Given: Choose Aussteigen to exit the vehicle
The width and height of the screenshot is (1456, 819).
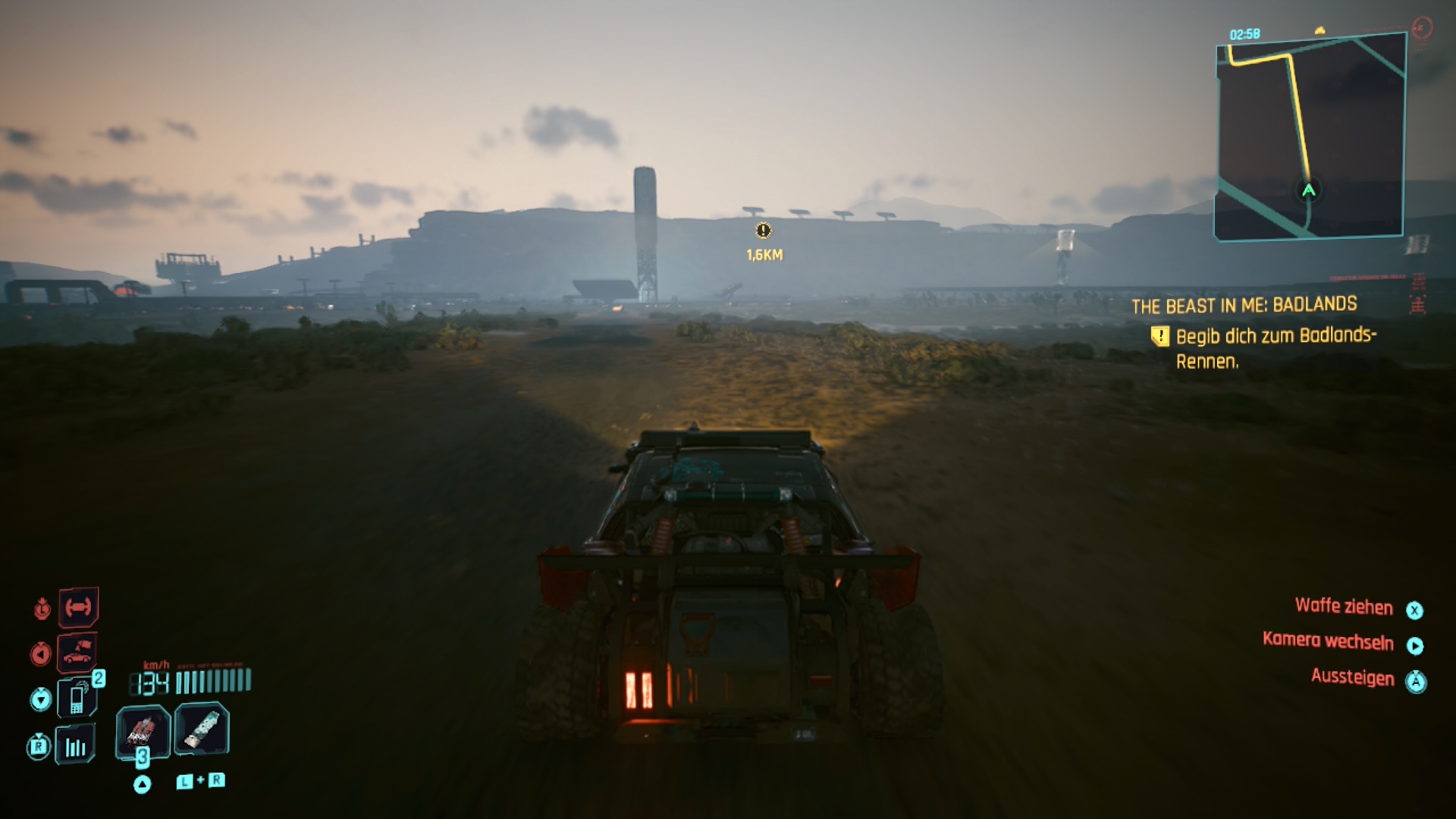Looking at the screenshot, I should coord(1352,677).
